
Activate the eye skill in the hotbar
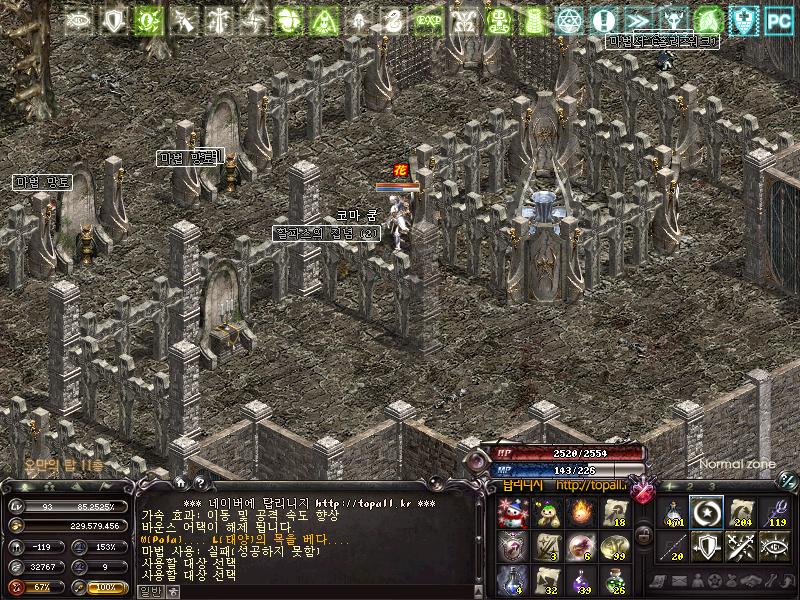tap(774, 545)
